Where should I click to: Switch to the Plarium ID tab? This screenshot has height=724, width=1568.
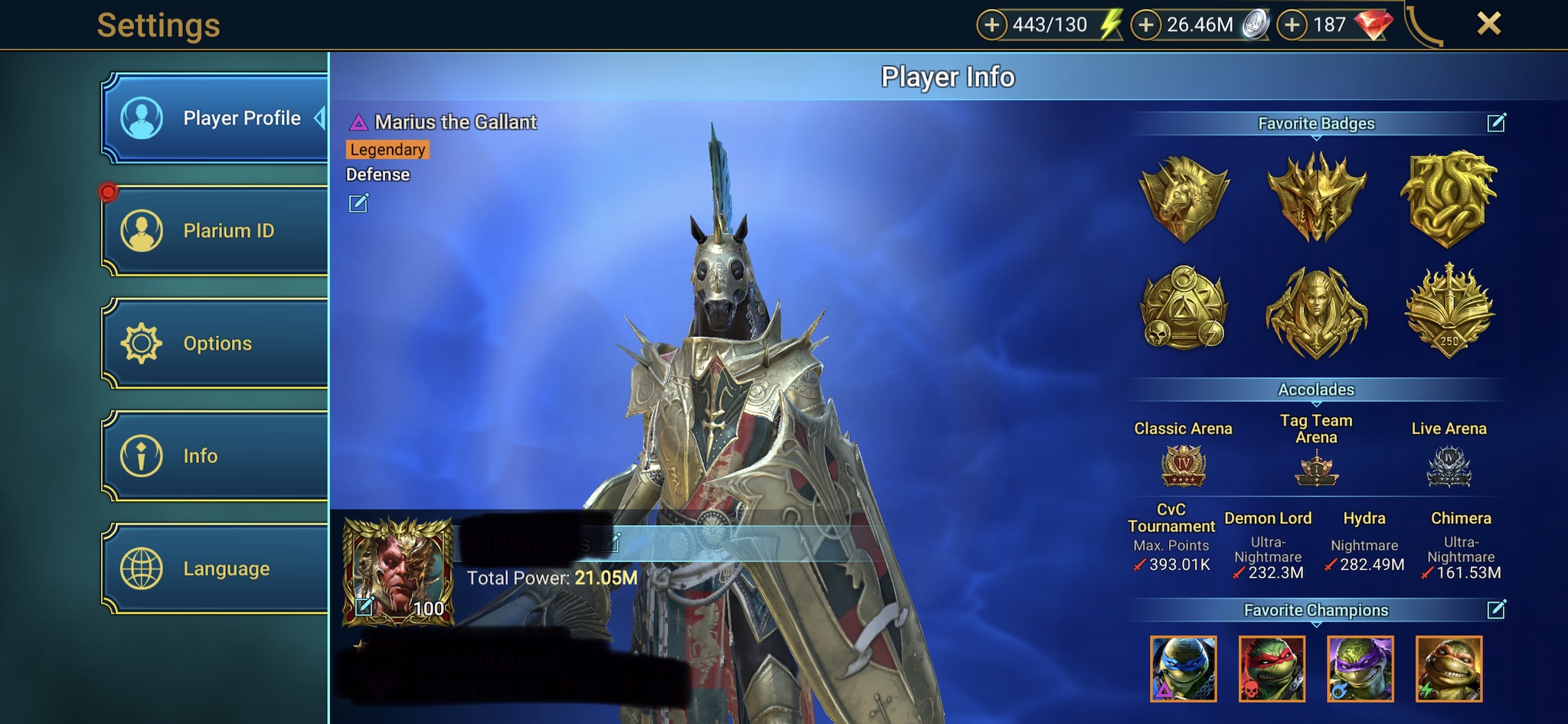pos(214,230)
